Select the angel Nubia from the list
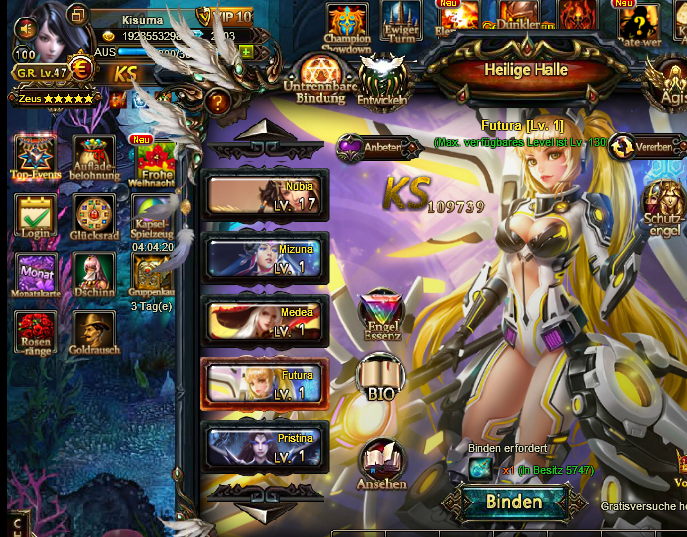This screenshot has height=537, width=687. 265,194
